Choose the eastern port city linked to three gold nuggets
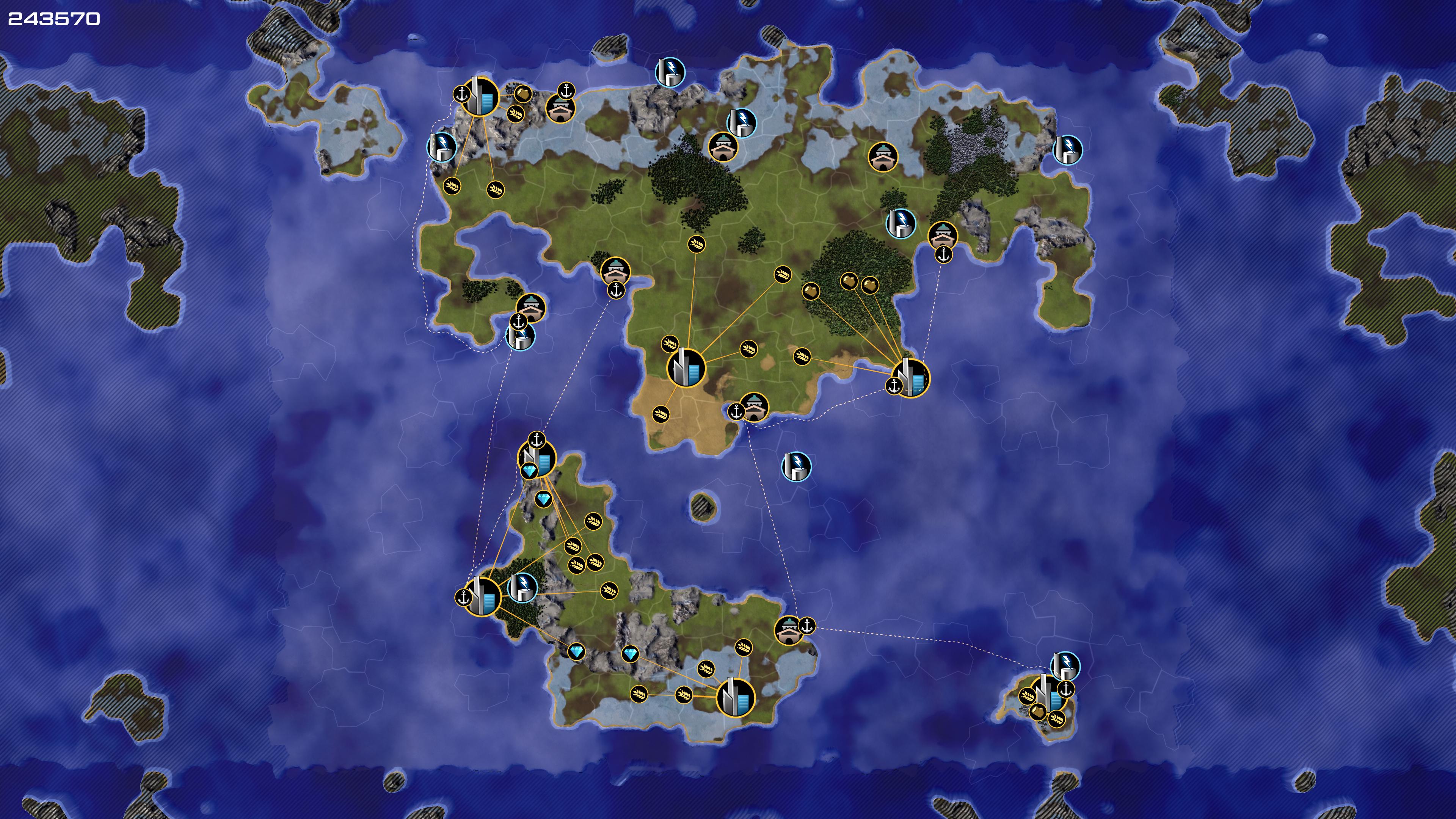The height and width of the screenshot is (819, 1456). 911,378
